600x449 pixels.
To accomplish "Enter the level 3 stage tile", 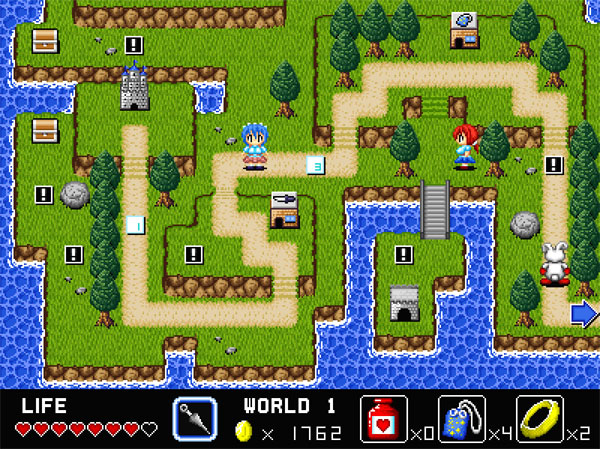I will pyautogui.click(x=316, y=166).
